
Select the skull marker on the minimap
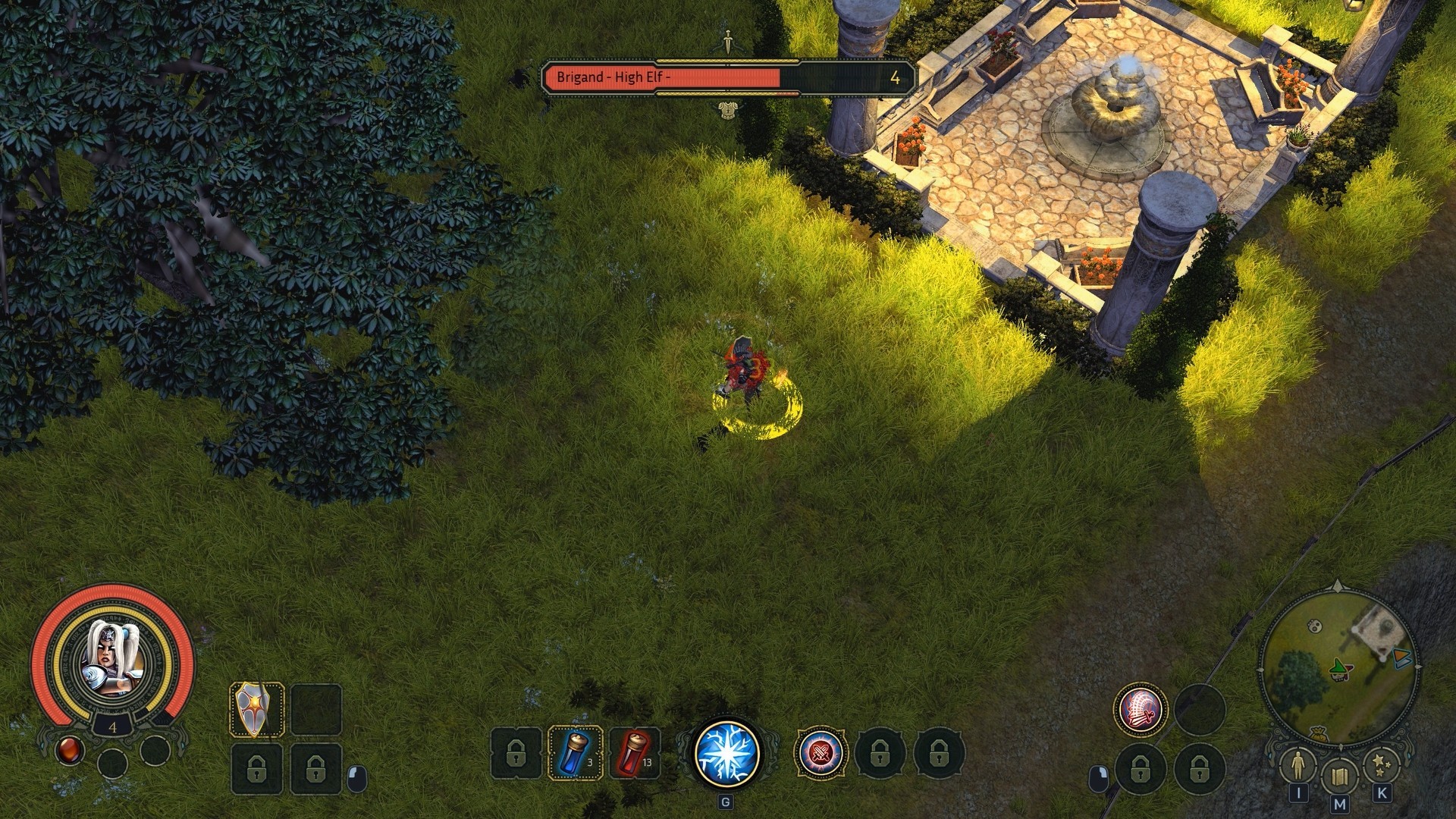click(x=1315, y=626)
